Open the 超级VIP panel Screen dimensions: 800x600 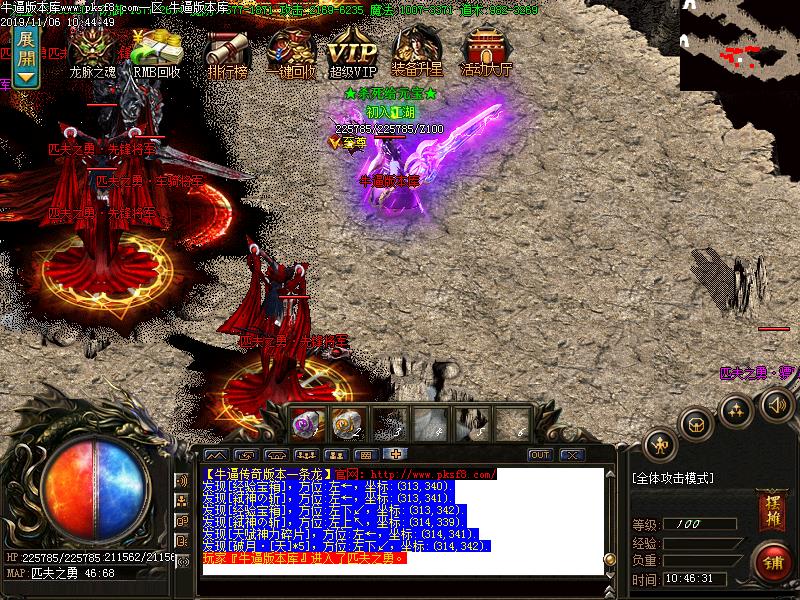point(352,50)
